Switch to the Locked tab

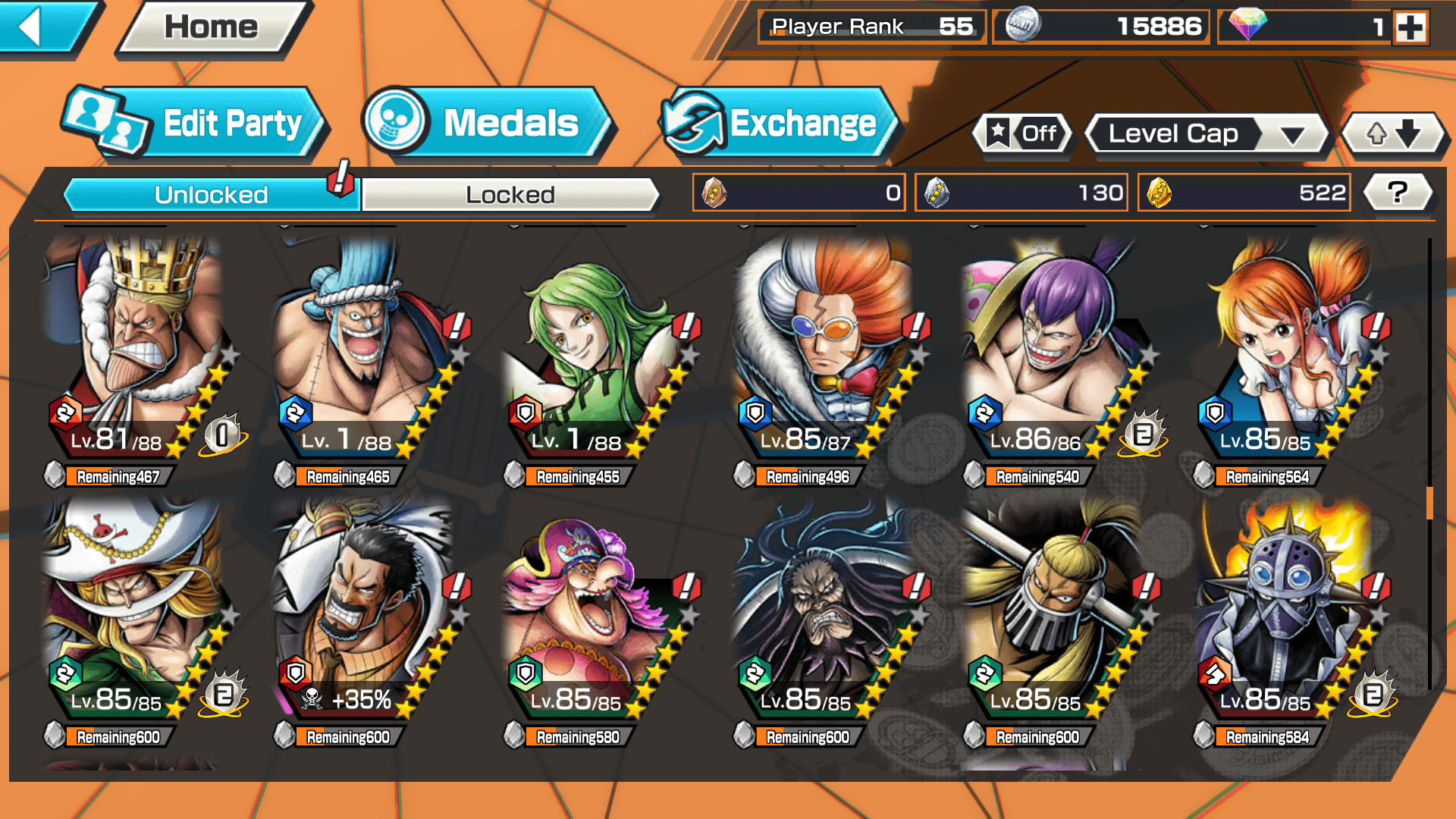(x=510, y=195)
